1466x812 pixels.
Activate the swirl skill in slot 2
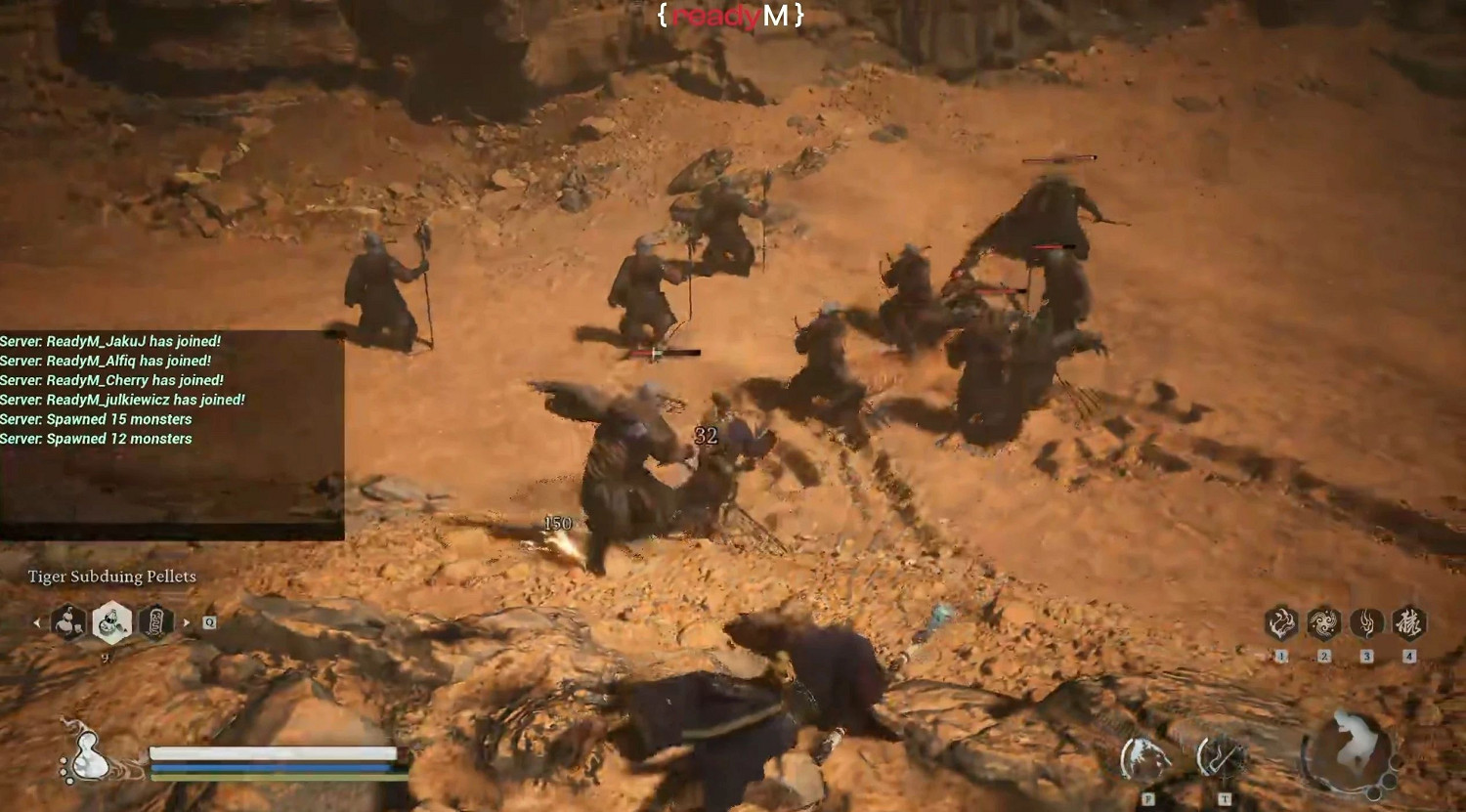click(x=1324, y=623)
